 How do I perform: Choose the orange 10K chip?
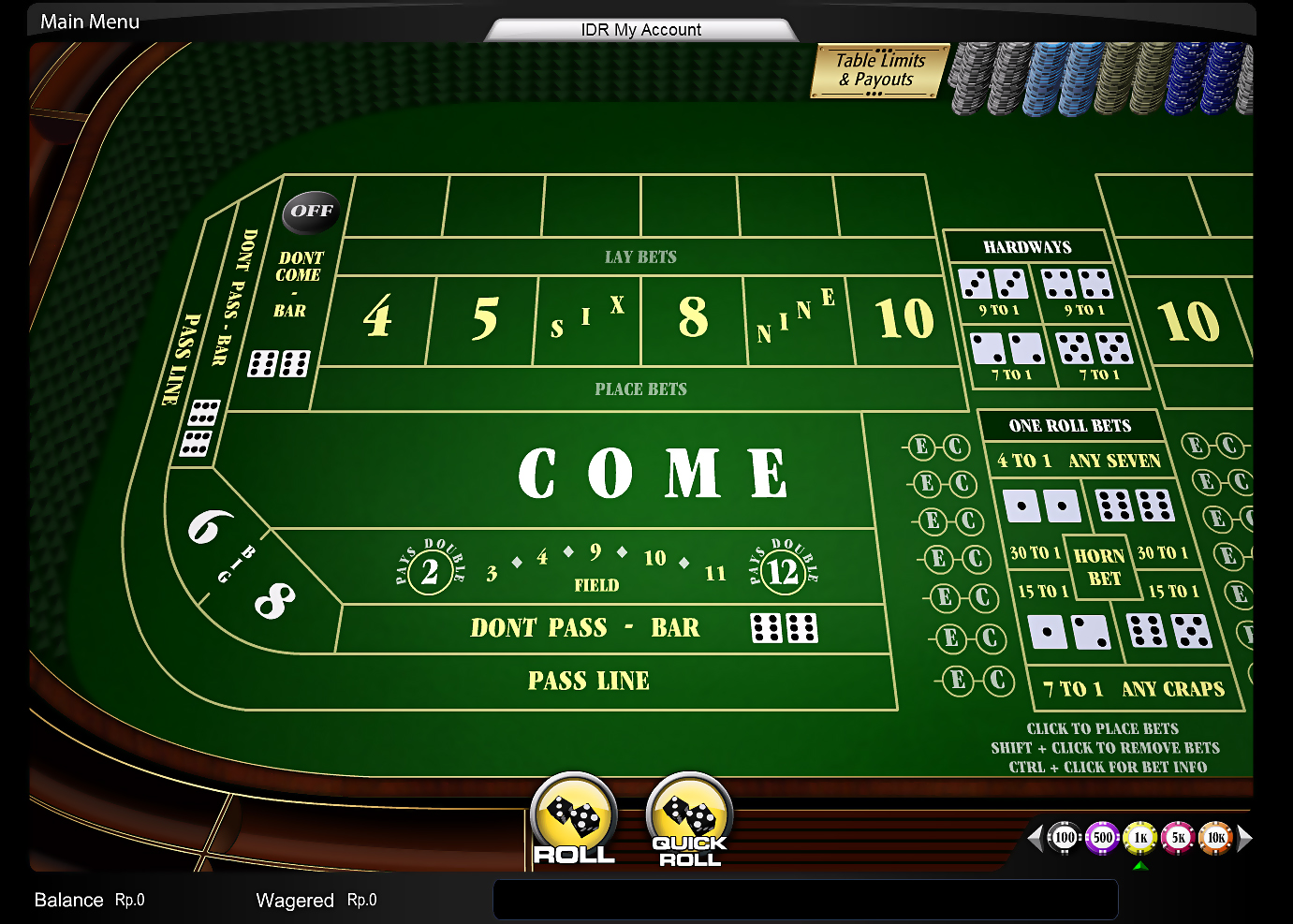1216,838
